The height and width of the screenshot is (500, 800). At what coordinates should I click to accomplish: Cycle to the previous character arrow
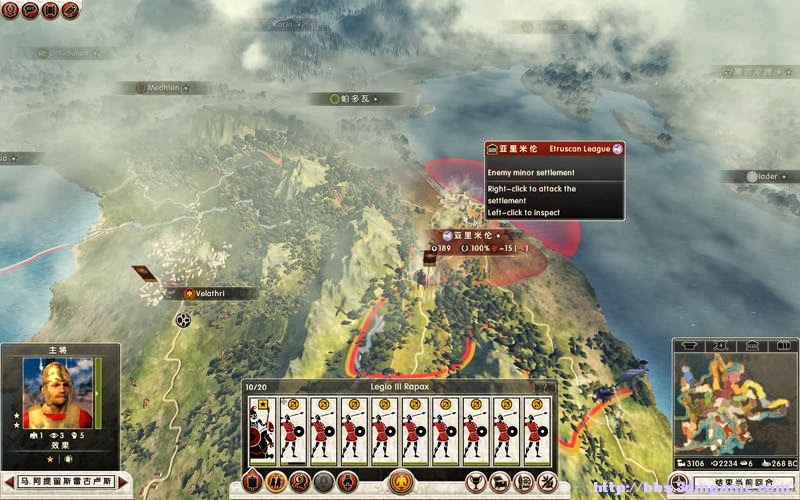[x=9, y=482]
